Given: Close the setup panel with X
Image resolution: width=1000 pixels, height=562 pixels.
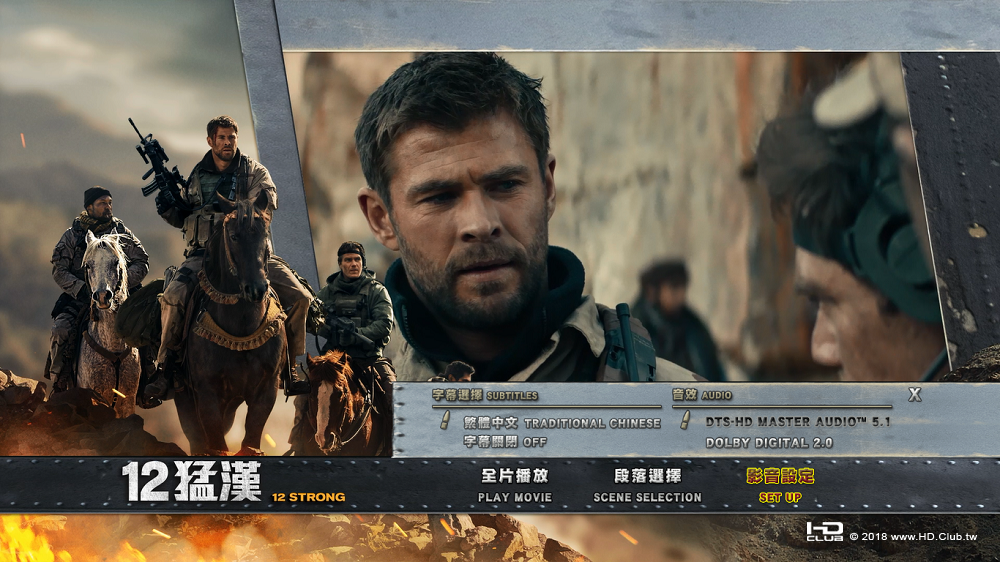Looking at the screenshot, I should (x=914, y=395).
